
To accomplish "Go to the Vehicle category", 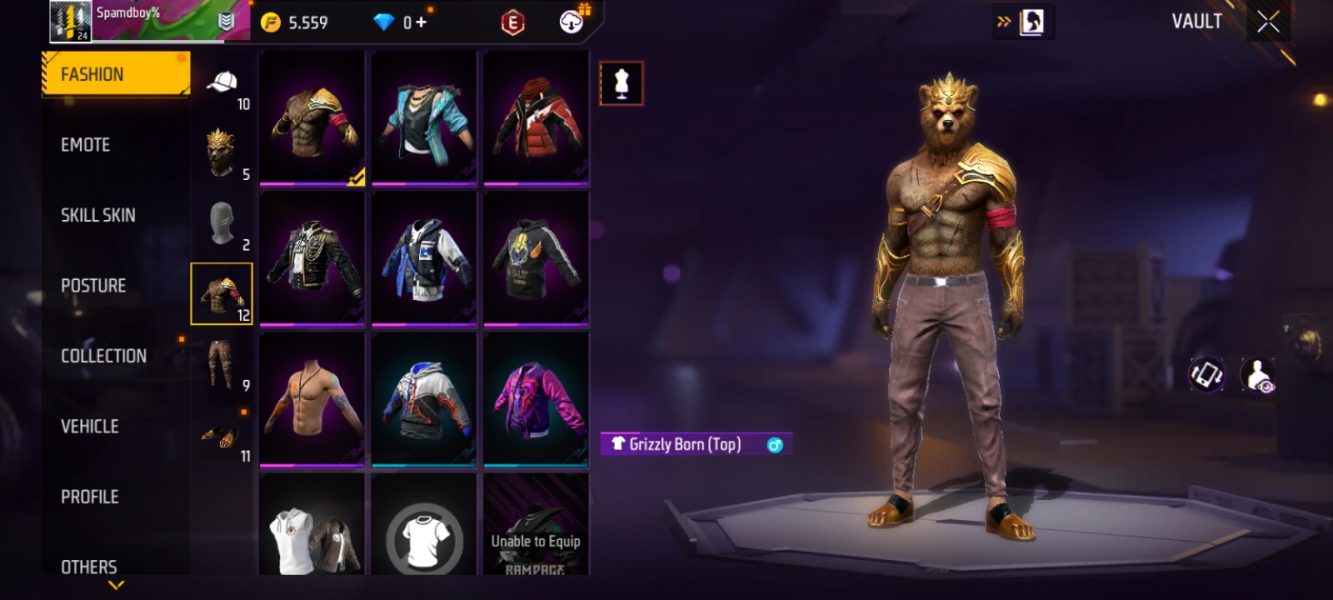I will 90,426.
